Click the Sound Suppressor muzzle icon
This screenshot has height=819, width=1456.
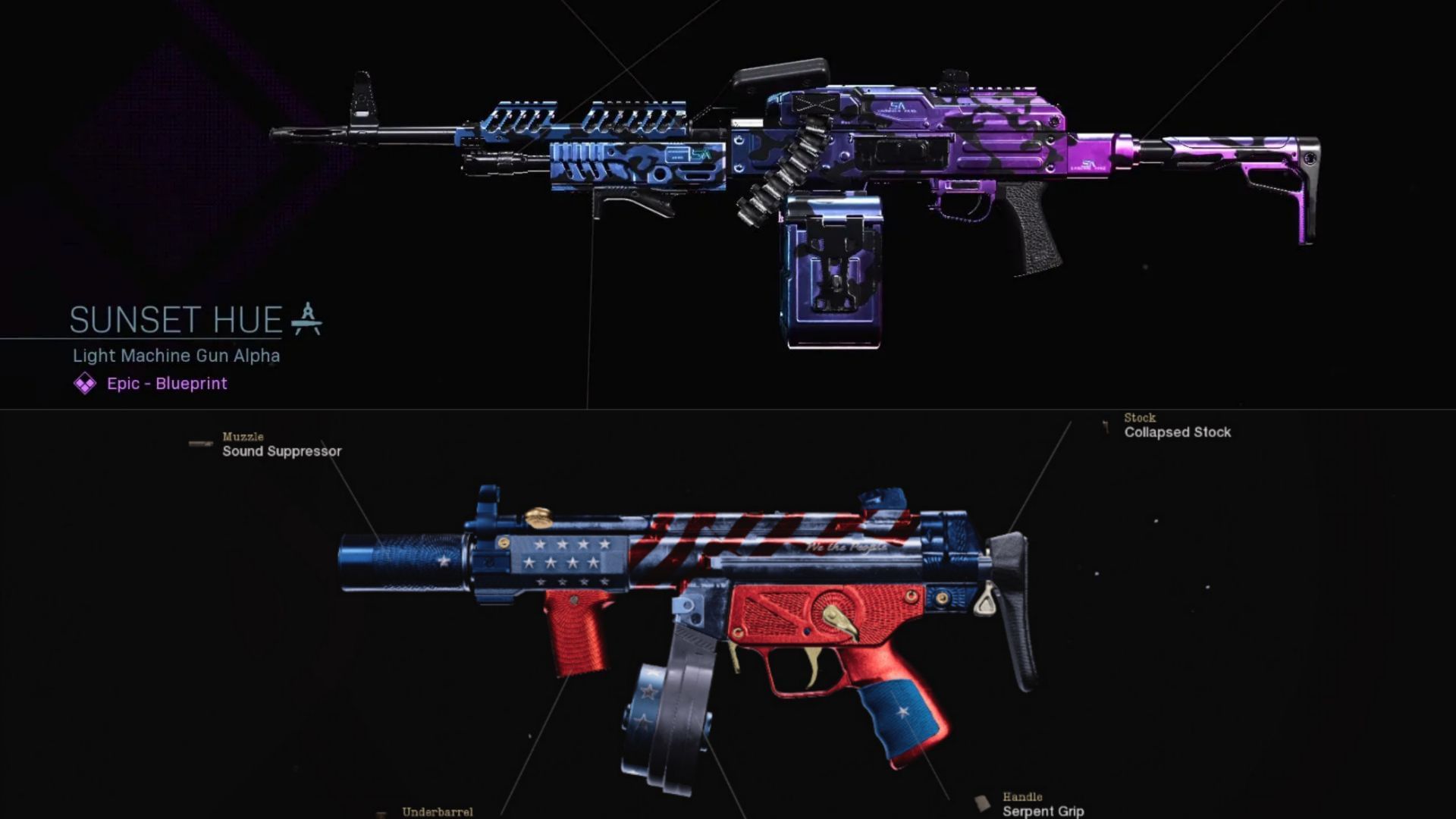coord(199,444)
